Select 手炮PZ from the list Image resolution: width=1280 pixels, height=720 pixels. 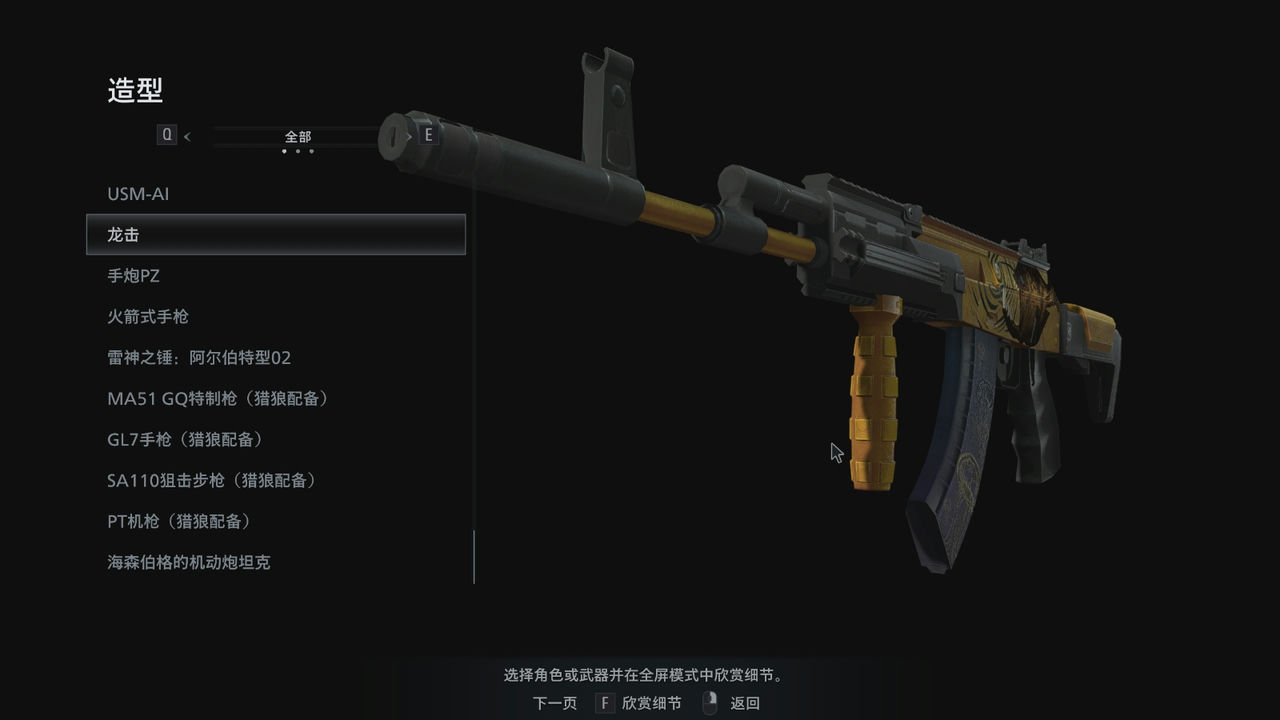point(133,276)
